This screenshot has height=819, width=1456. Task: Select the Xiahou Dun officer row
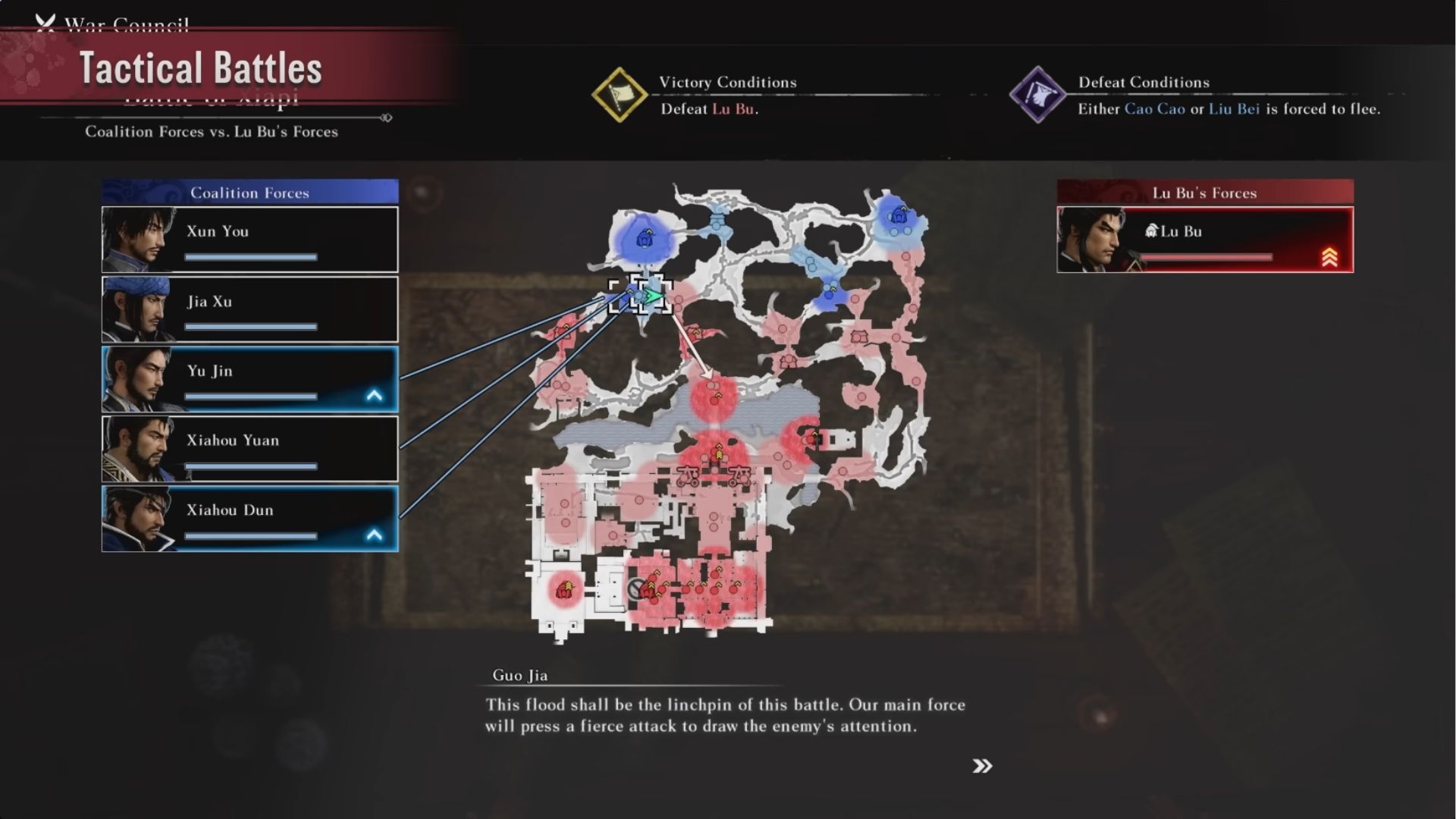pos(249,519)
